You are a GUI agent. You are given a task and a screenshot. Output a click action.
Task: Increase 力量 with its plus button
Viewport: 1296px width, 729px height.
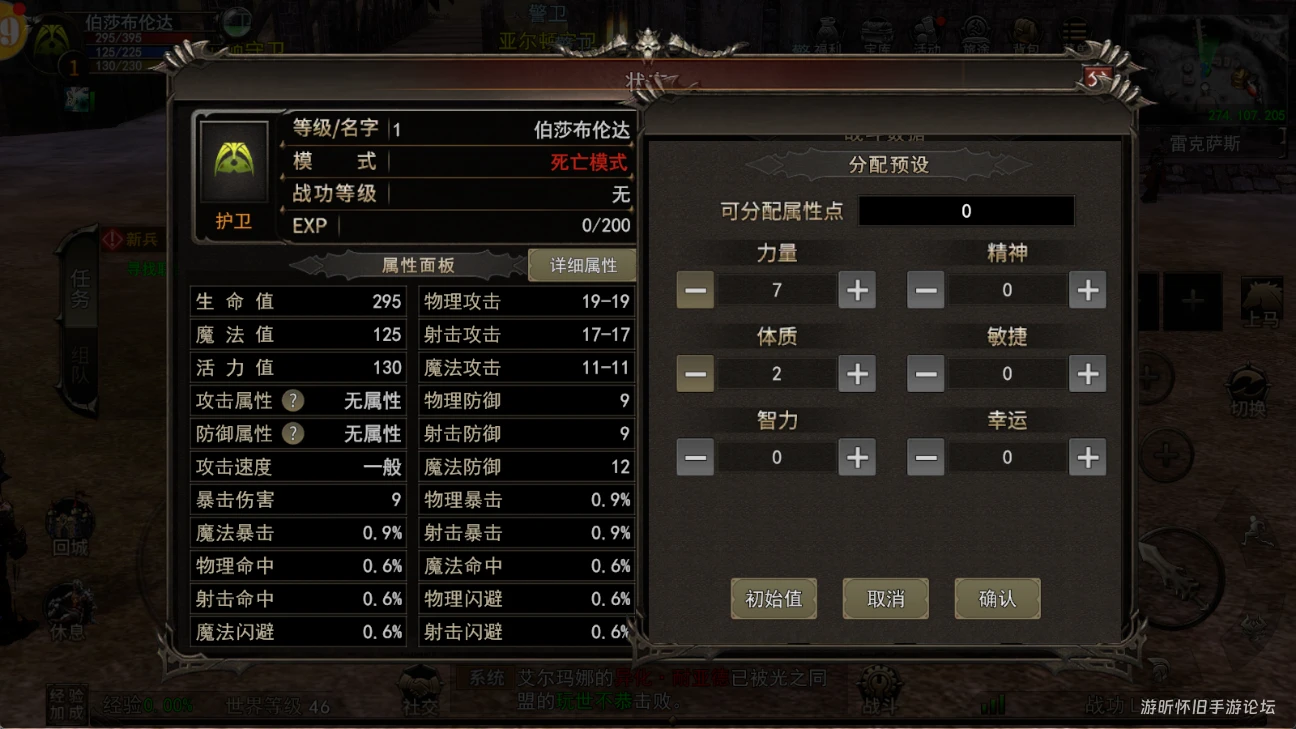click(855, 290)
